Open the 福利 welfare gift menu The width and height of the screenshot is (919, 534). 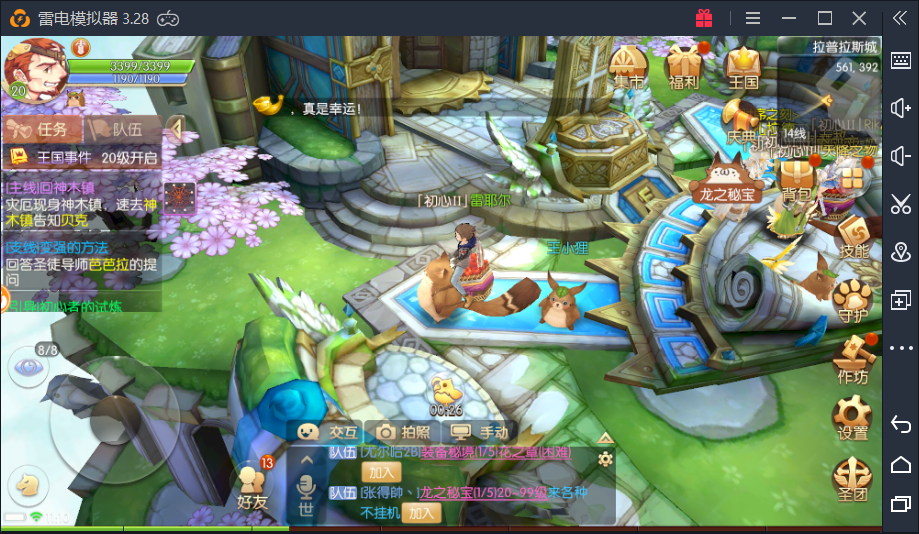click(x=684, y=68)
